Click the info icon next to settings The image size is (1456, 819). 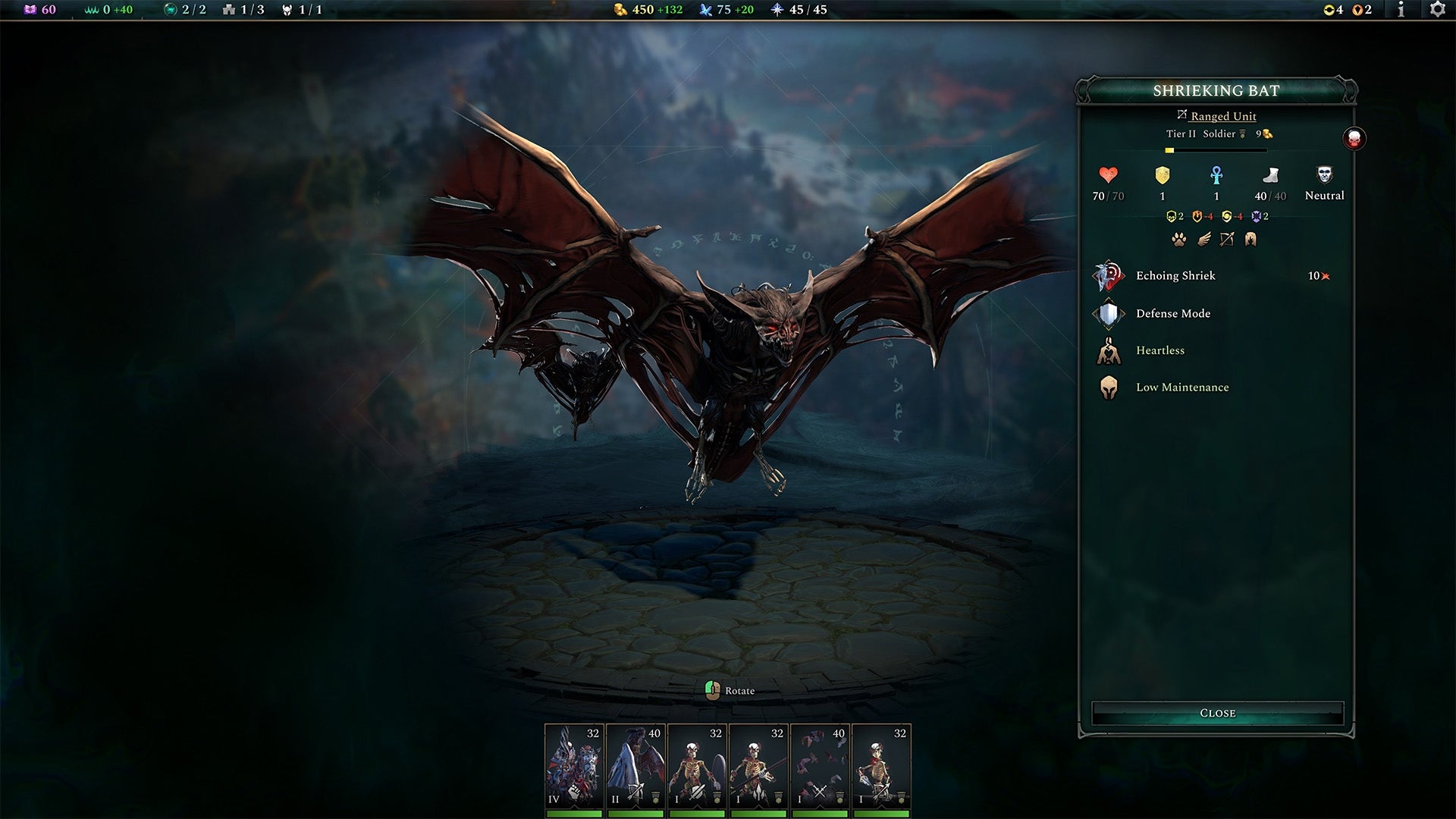[1401, 11]
